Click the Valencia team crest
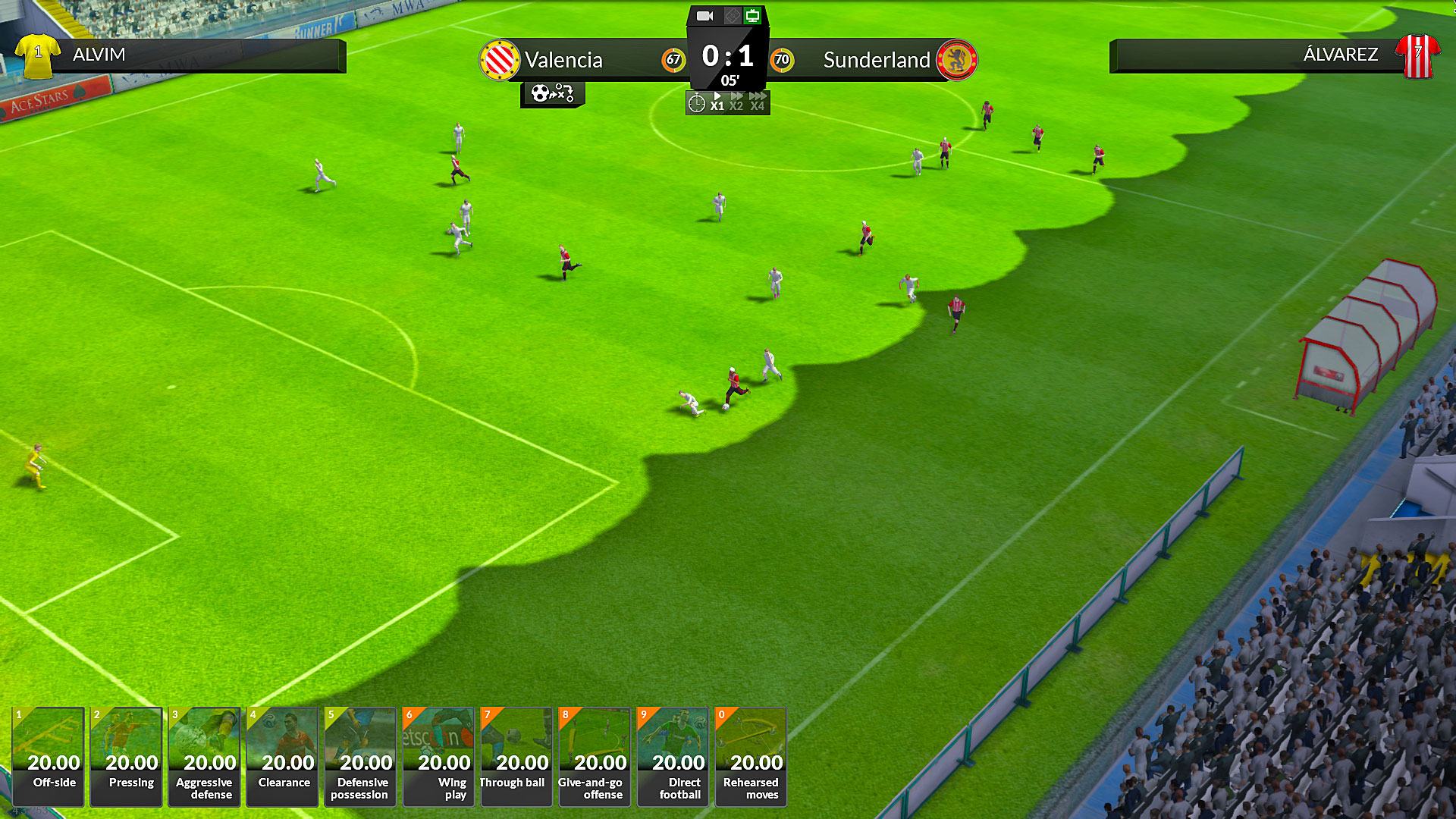Screen dimensions: 1456x819 pos(500,60)
